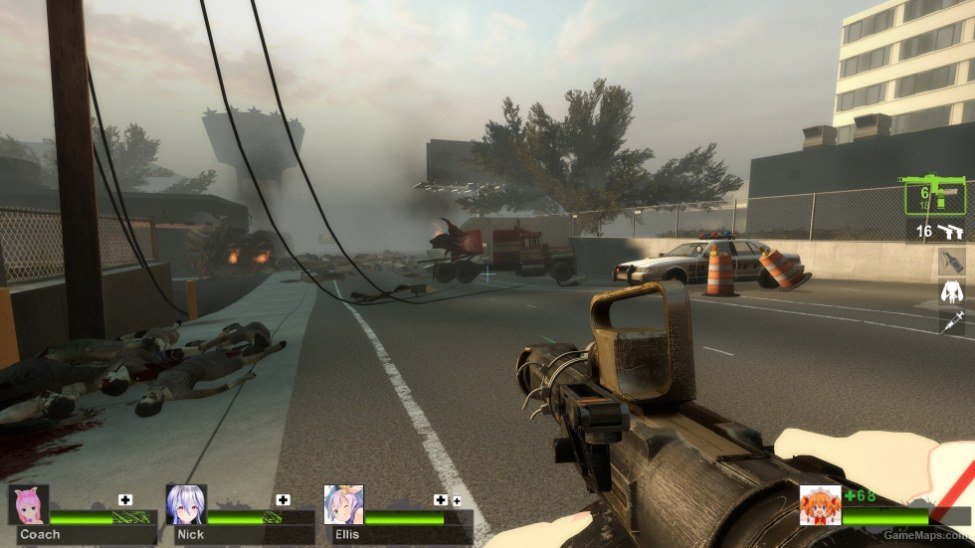Select the primary grenade launcher weapon slot

click(x=934, y=196)
